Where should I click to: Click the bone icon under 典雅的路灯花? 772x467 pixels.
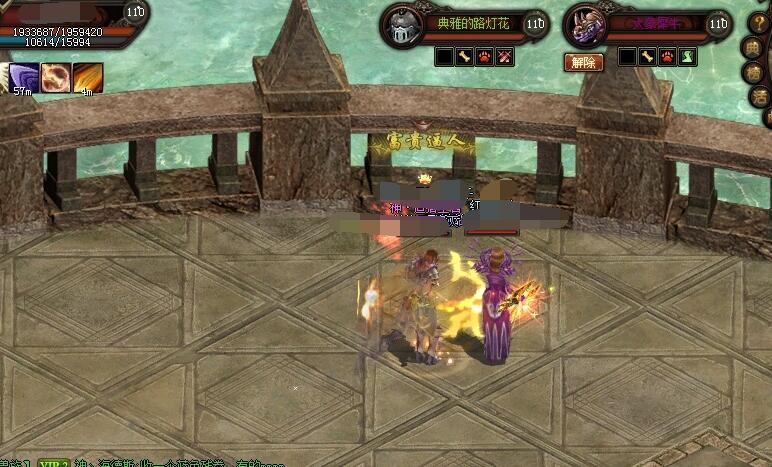pyautogui.click(x=464, y=58)
